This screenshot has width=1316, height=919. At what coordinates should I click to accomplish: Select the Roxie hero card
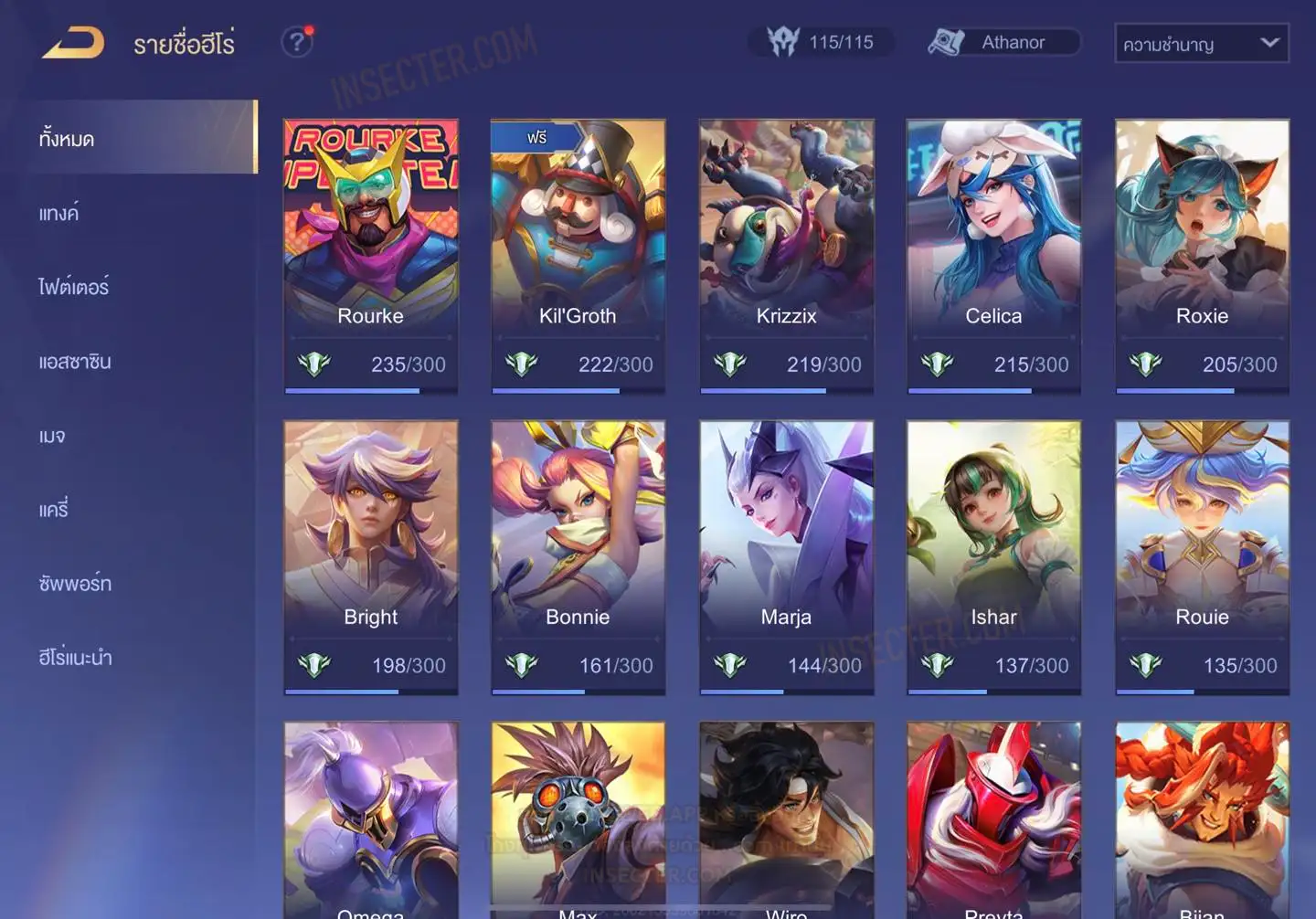(x=1202, y=256)
